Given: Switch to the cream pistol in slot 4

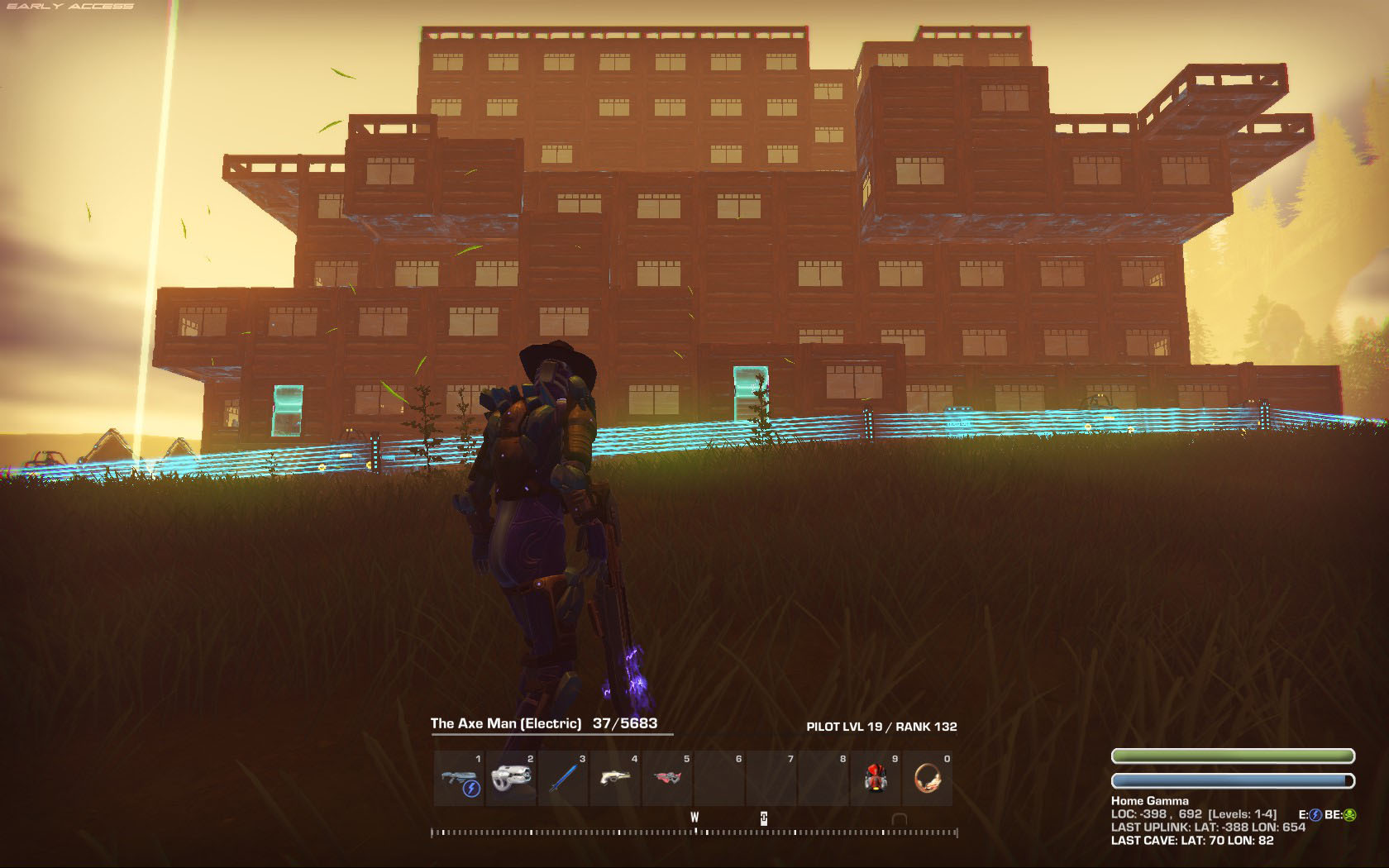Looking at the screenshot, I should 616,779.
